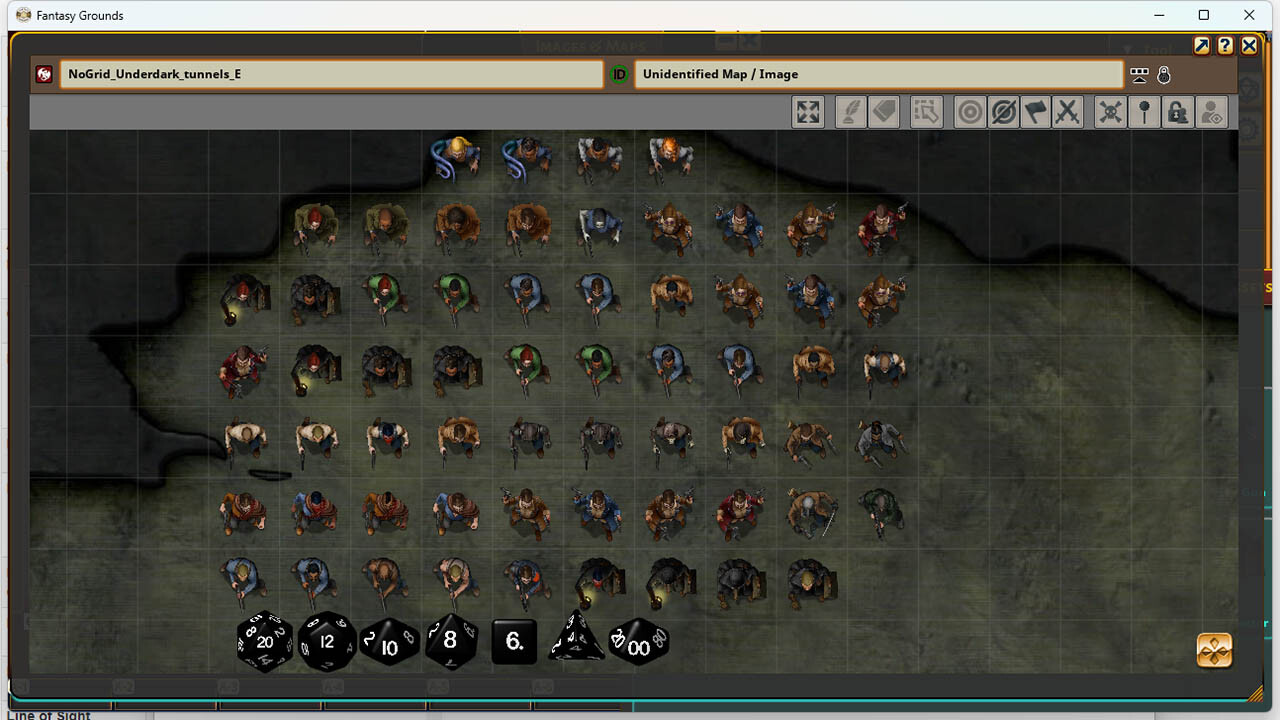Click the skull death marker tool
The image size is (1280, 720).
(x=1110, y=111)
